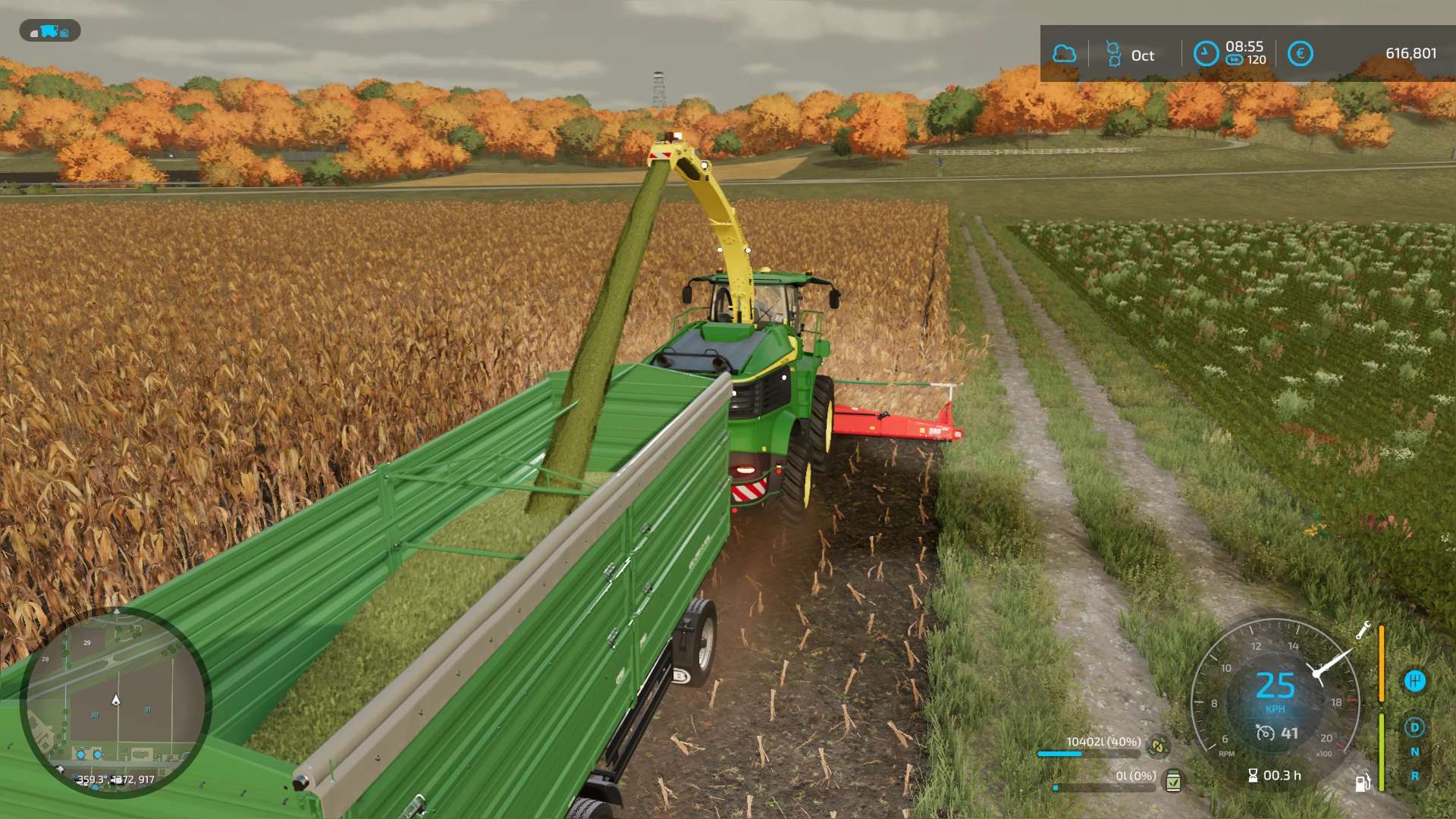The width and height of the screenshot is (1456, 819).
Task: Click the chaff fill type icon
Action: [x=1158, y=746]
